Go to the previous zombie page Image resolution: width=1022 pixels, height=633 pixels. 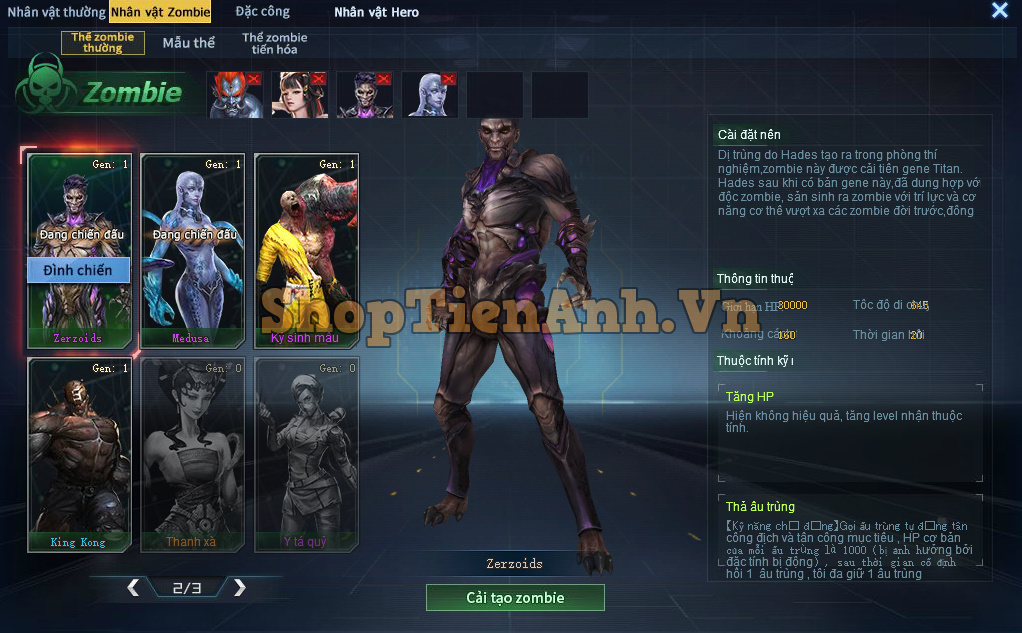point(133,588)
